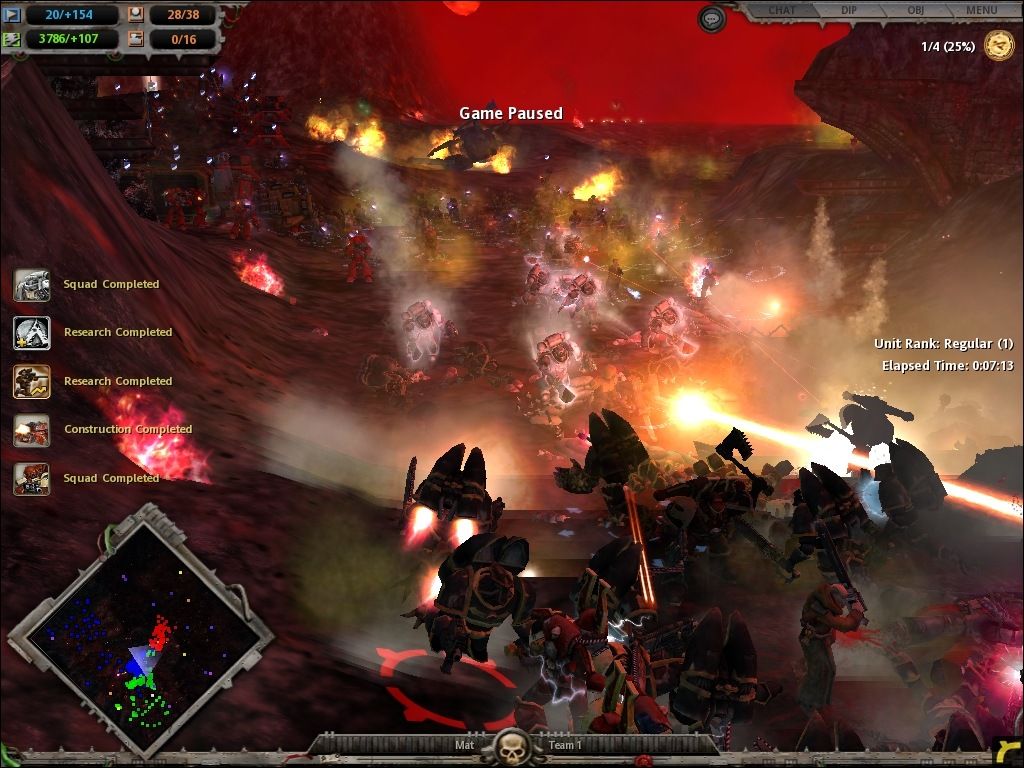
Task: Select the mountain-emblem Research Completed icon
Action: (31, 333)
